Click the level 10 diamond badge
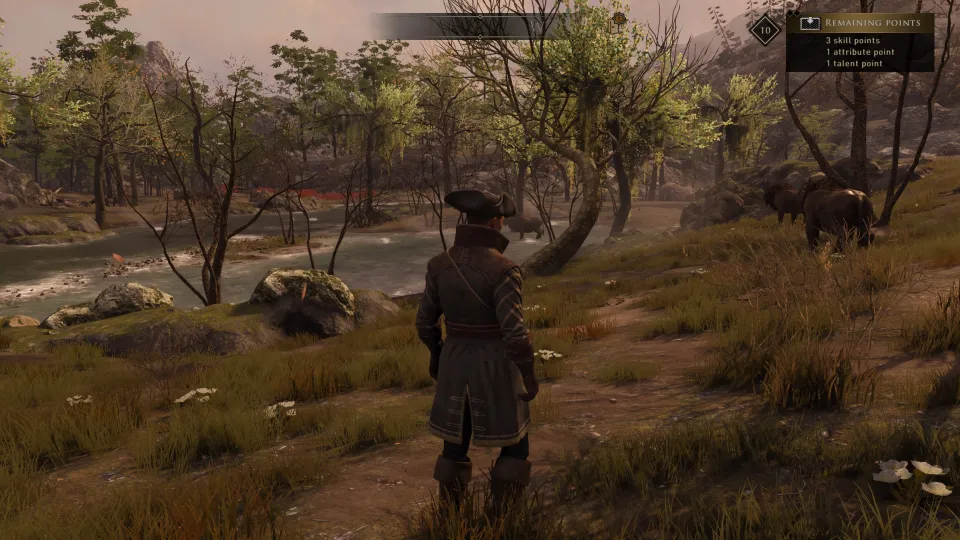 [765, 29]
